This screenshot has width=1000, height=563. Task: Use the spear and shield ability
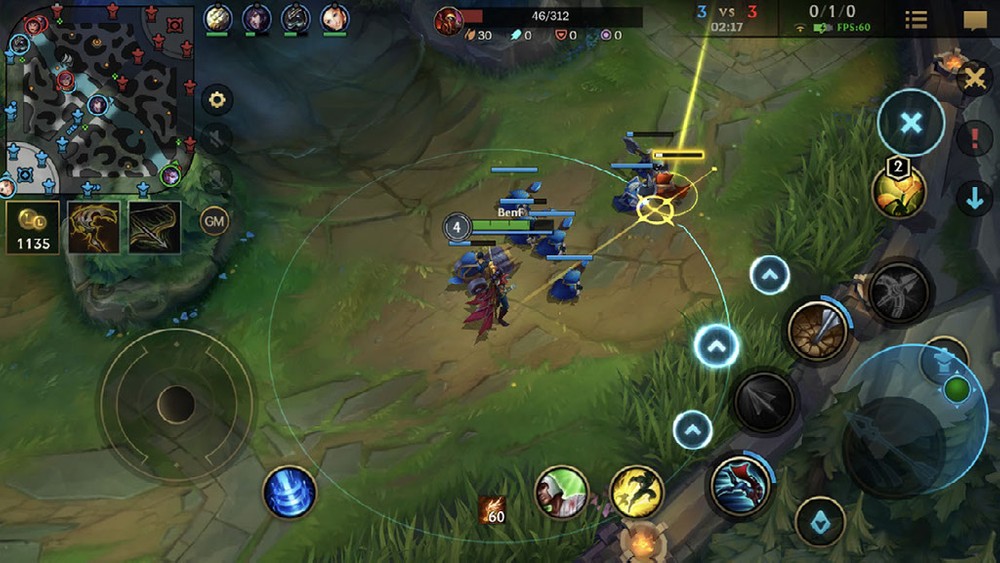point(819,331)
